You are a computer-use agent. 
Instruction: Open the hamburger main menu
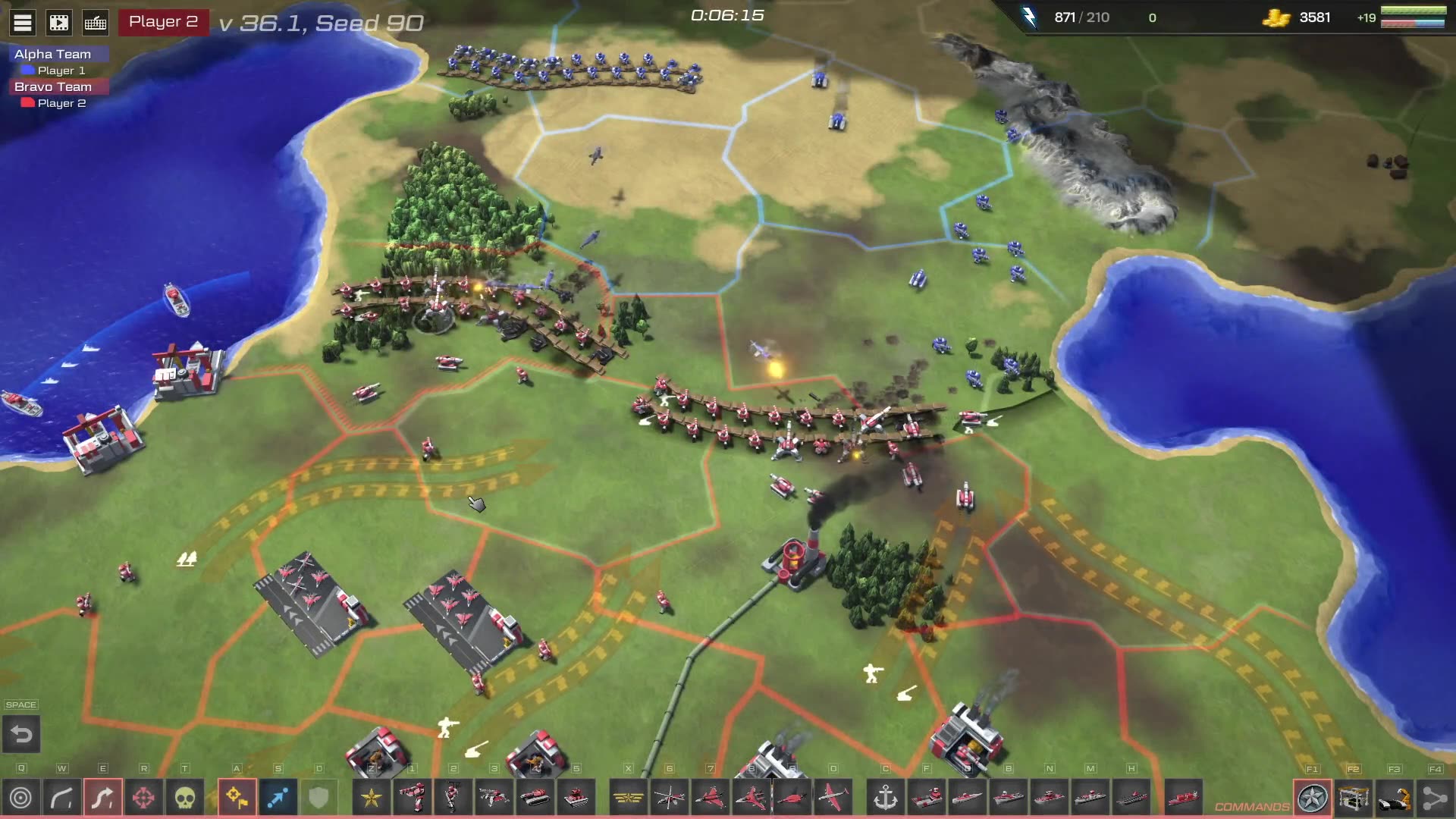23,23
